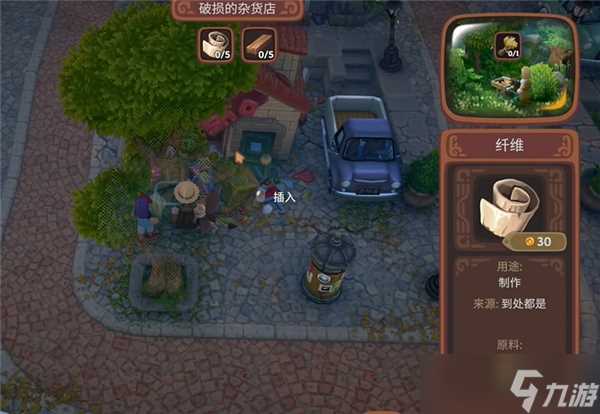Click the wheat 0/1 objective icon
This screenshot has height=414, width=600.
506,46
